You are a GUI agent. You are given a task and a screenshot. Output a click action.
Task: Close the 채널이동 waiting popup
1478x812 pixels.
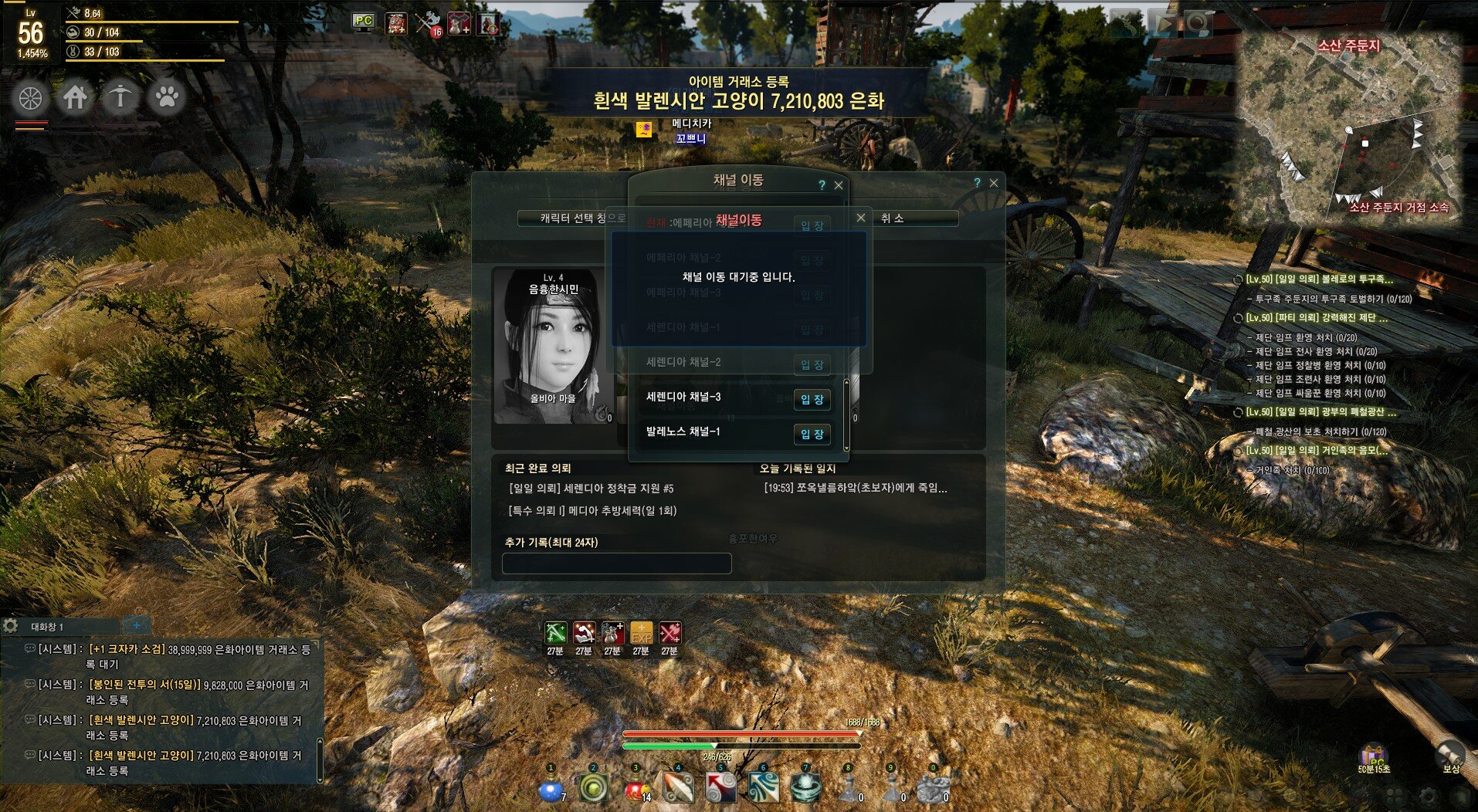click(861, 218)
